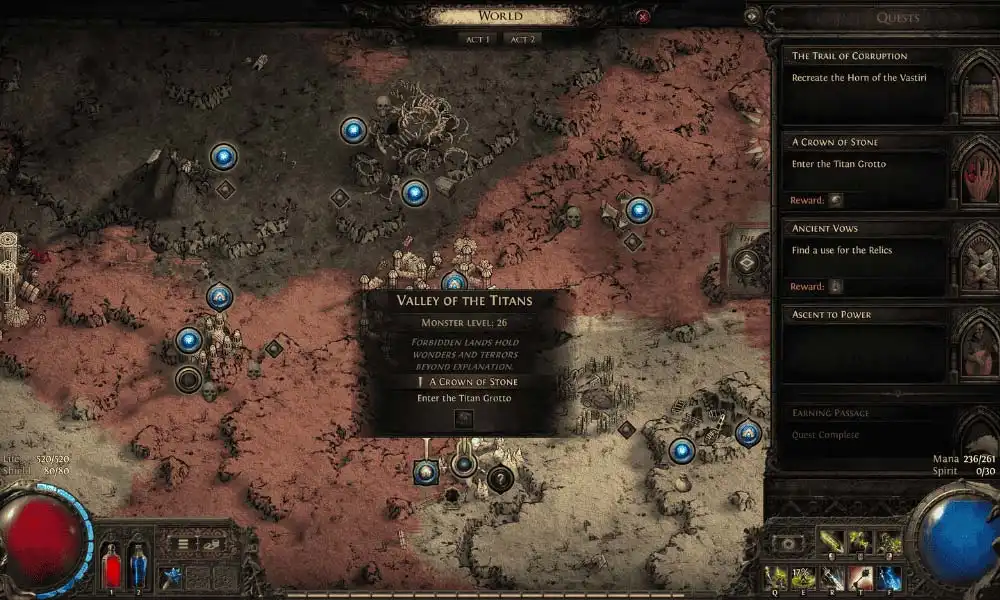Image resolution: width=1000 pixels, height=600 pixels.
Task: Activate the E skill showing 17%
Action: (x=805, y=577)
